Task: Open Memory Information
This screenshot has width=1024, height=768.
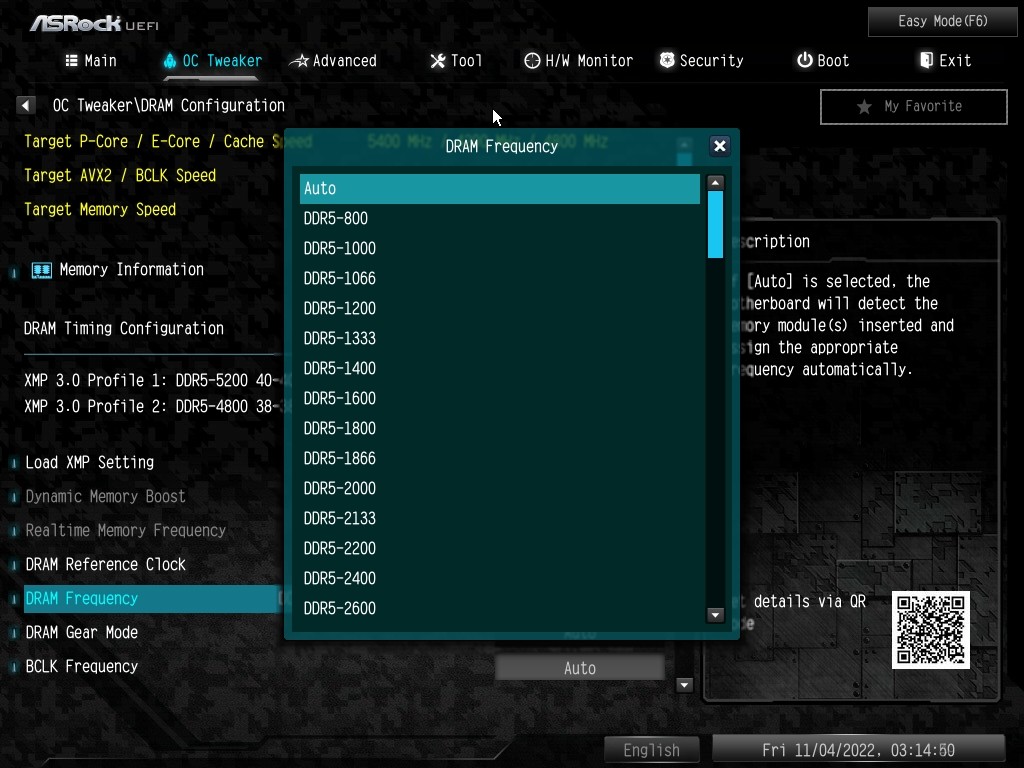Action: pyautogui.click(x=131, y=270)
